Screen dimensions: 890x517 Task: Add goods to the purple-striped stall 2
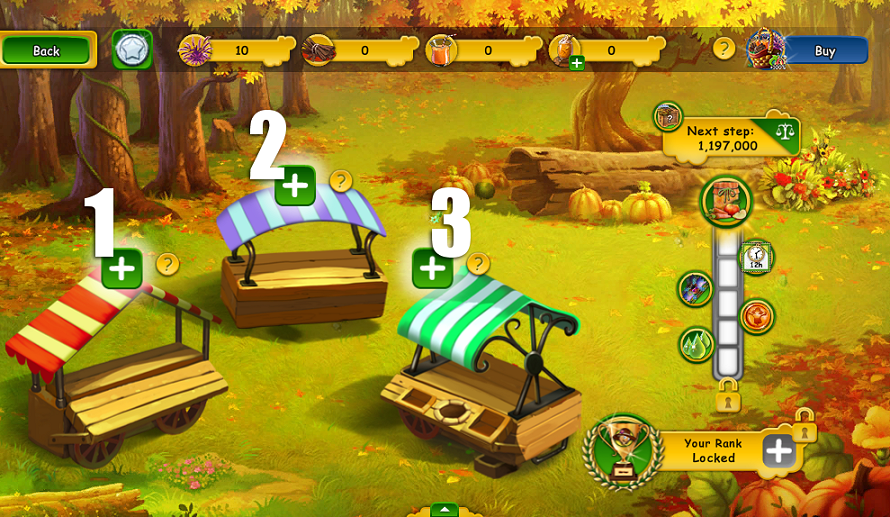(x=295, y=185)
